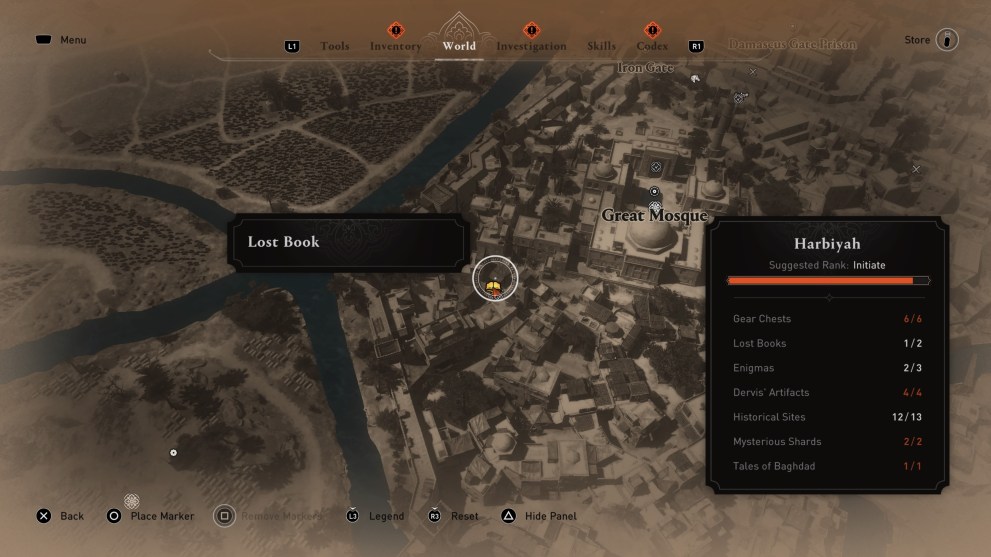Select the Historical Sites entry
This screenshot has width=991, height=557.
tap(828, 417)
